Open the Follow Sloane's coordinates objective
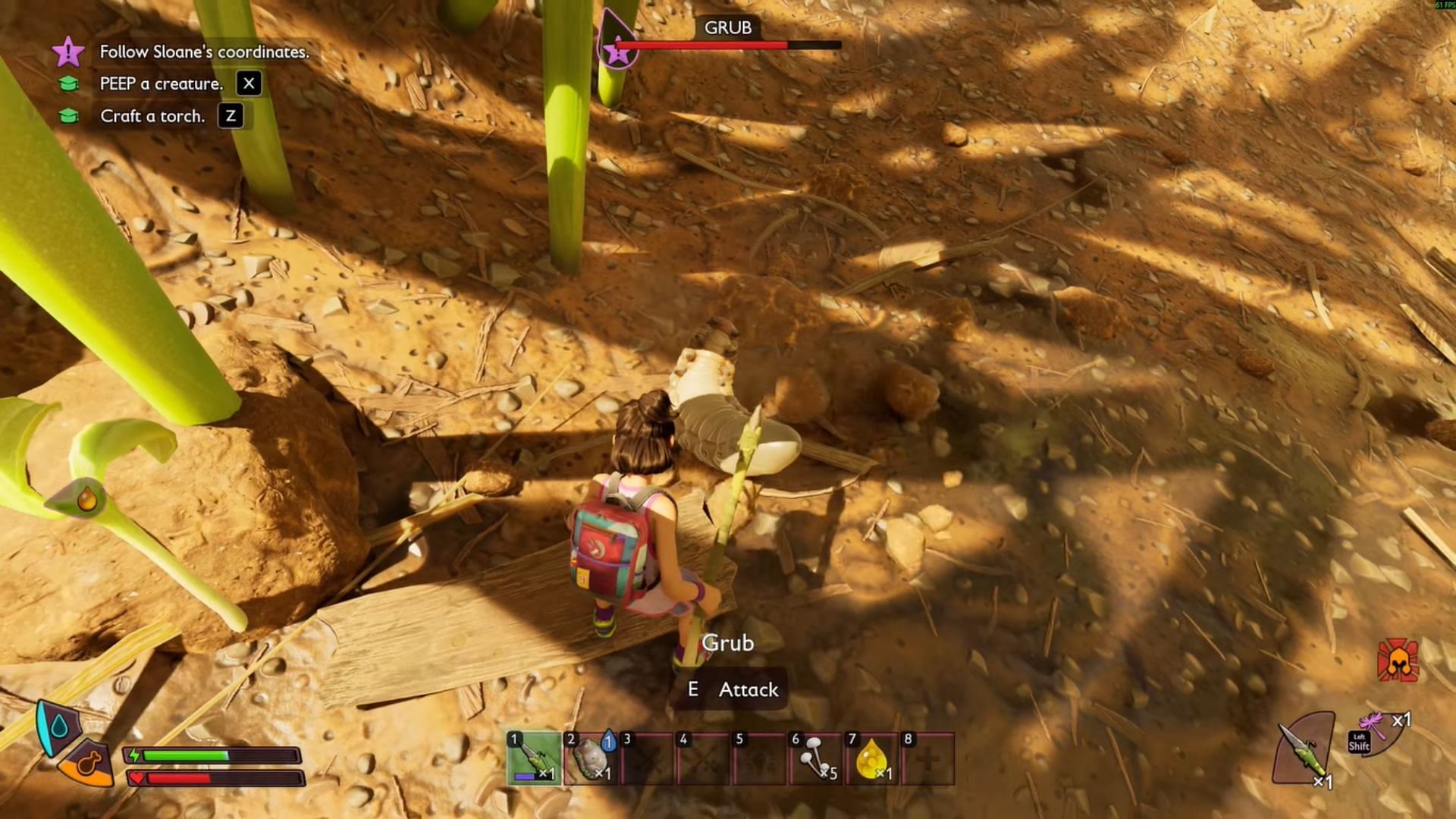The height and width of the screenshot is (819, 1456). pyautogui.click(x=204, y=52)
